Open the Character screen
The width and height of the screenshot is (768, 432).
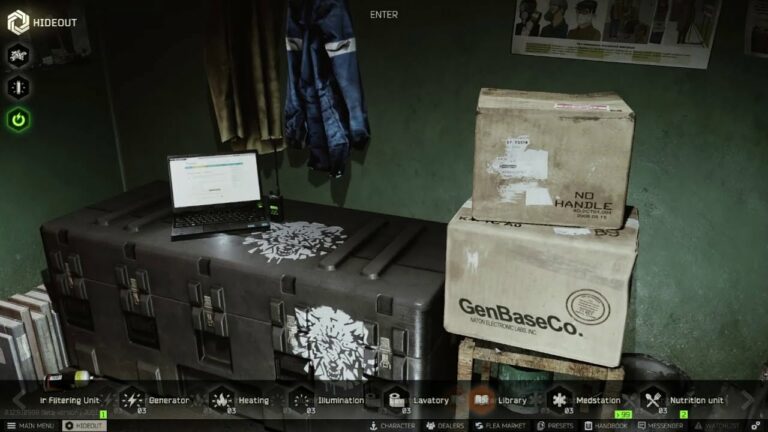coord(393,426)
